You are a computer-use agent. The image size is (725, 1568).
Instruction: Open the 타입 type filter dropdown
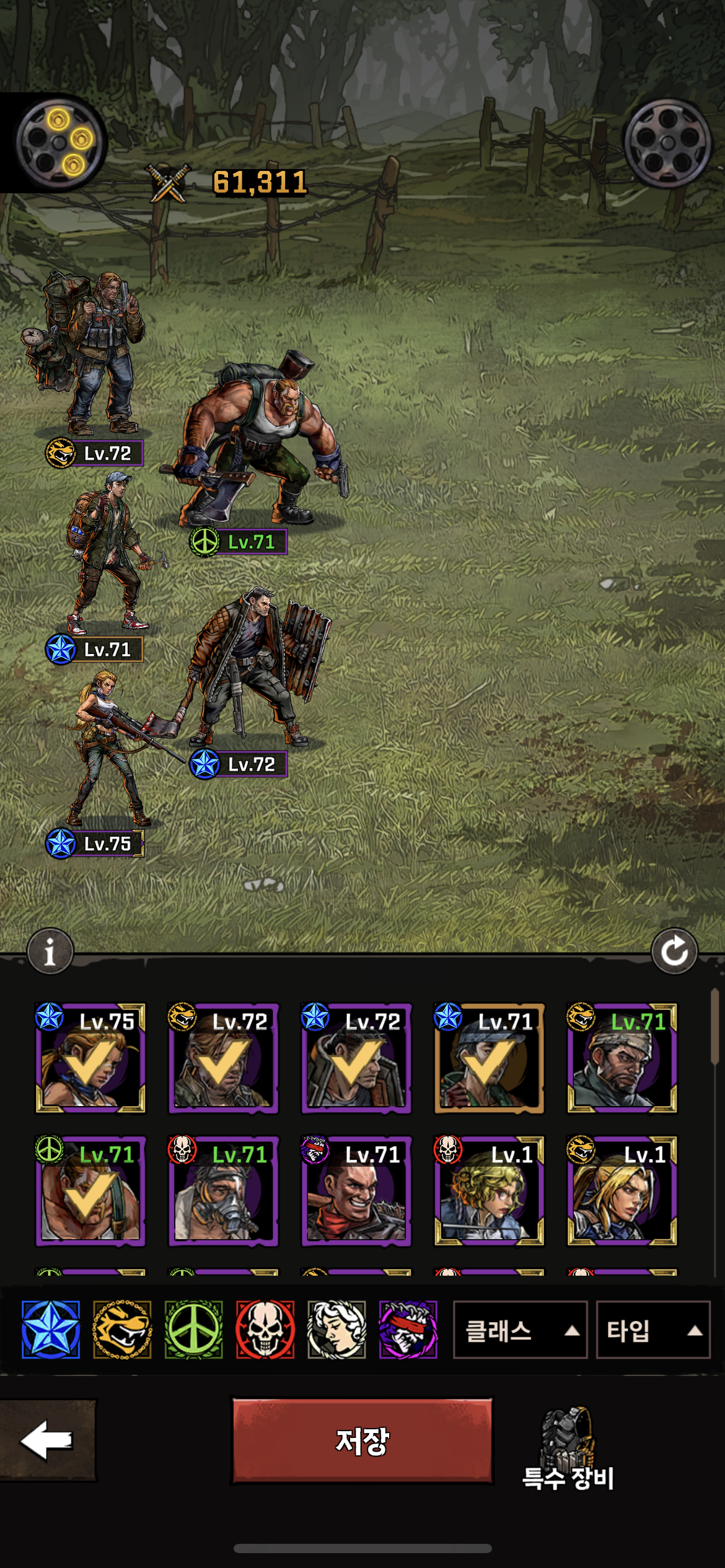point(652,1330)
